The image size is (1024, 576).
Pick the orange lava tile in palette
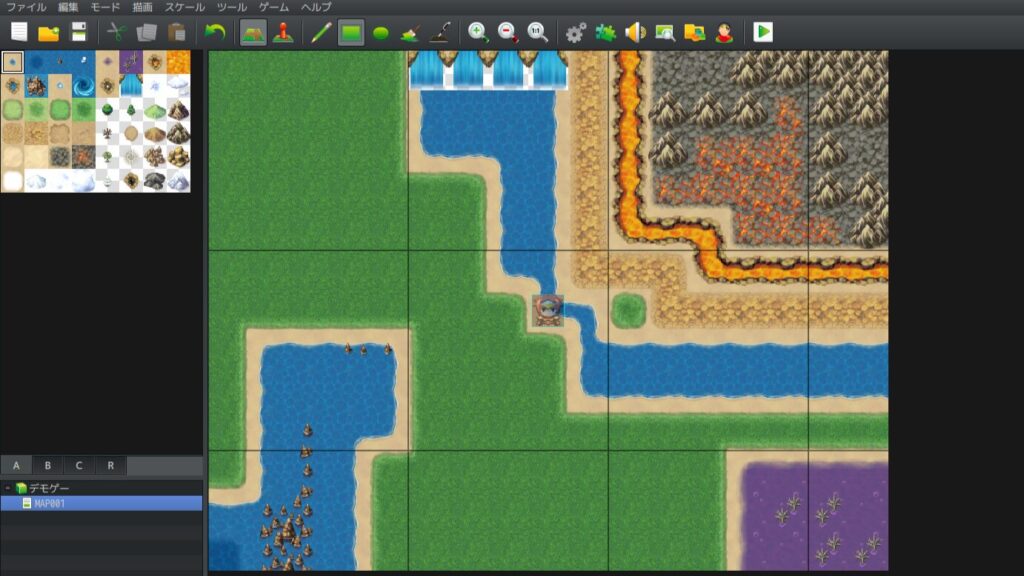(178, 62)
